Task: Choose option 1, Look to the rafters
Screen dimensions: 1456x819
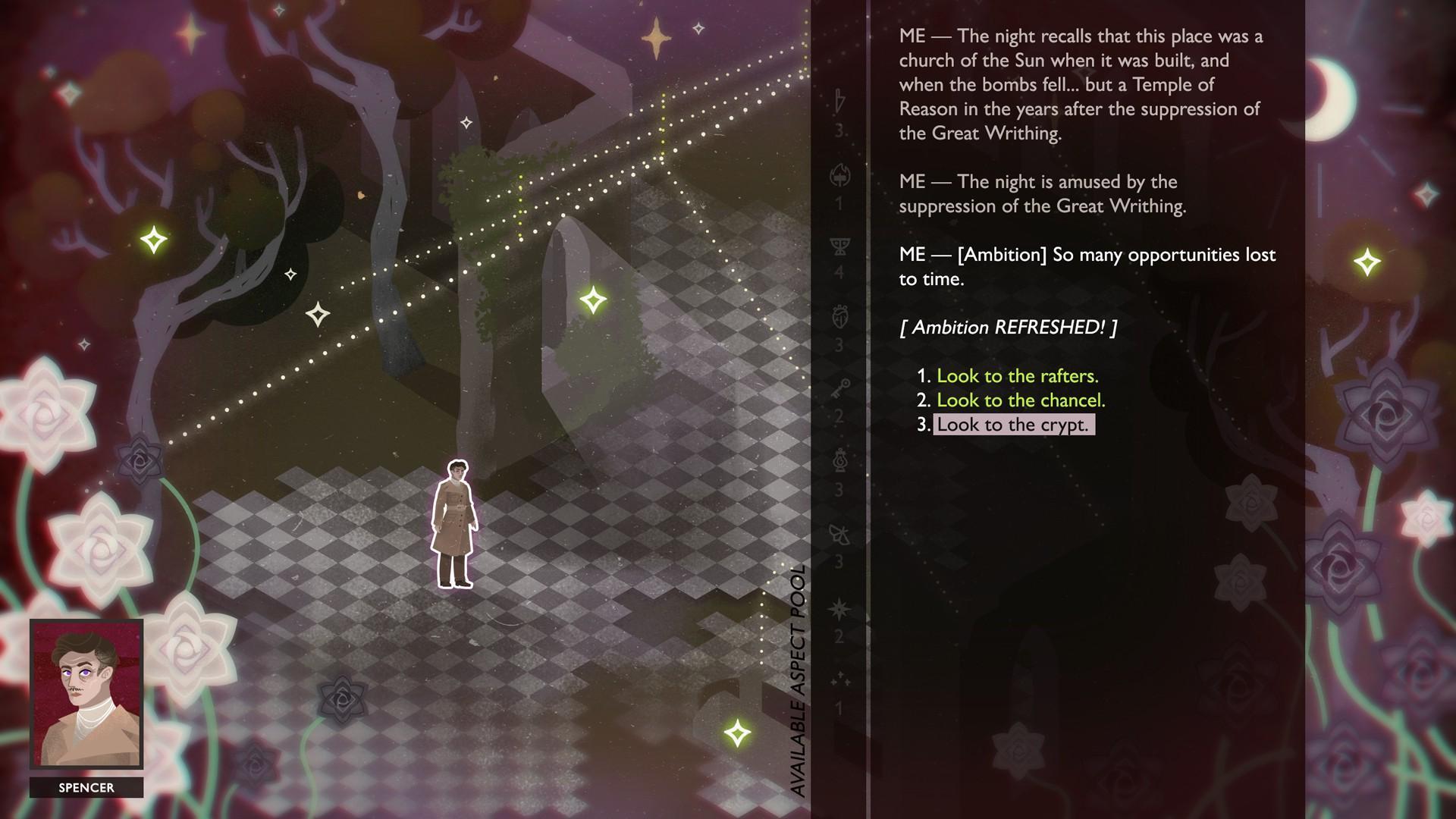Action: (1017, 376)
